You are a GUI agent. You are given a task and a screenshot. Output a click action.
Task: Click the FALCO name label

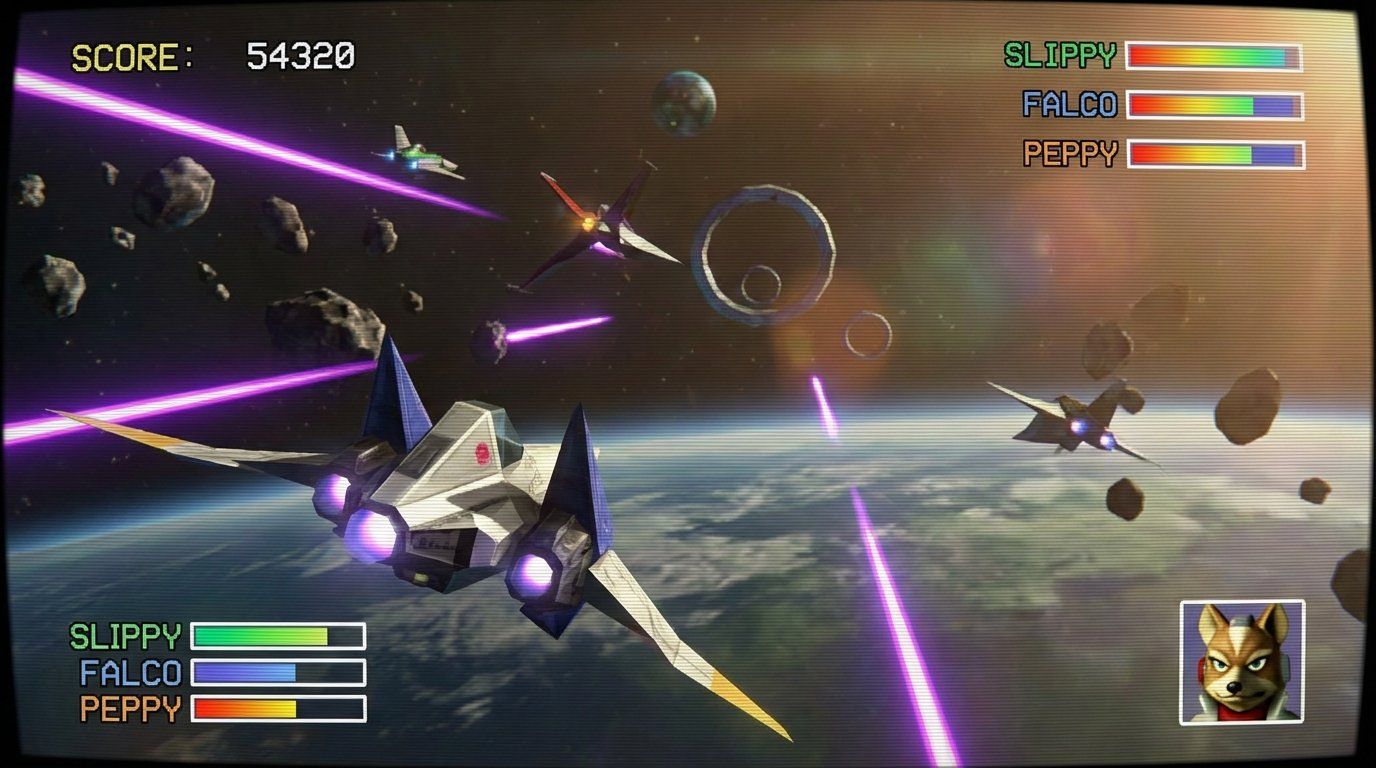(1070, 105)
